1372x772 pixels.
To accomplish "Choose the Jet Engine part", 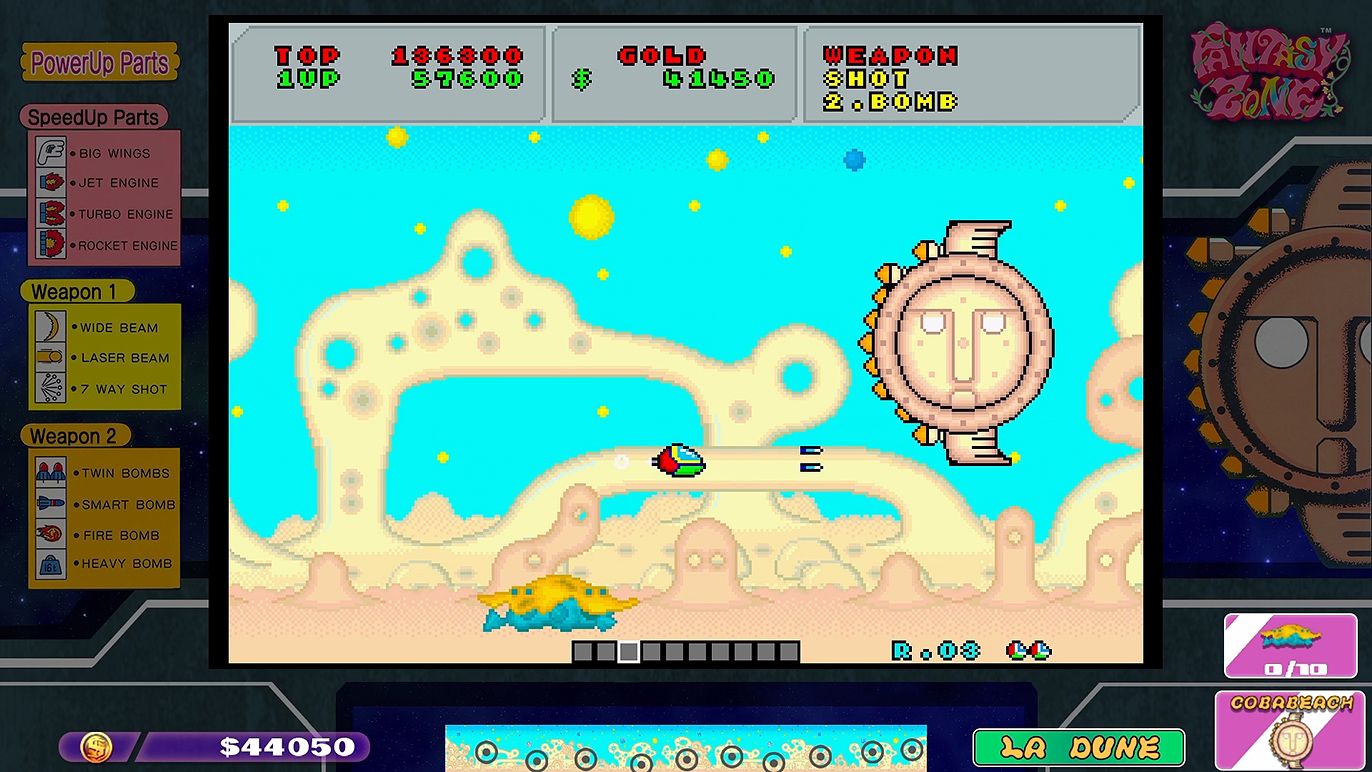I will [104, 183].
